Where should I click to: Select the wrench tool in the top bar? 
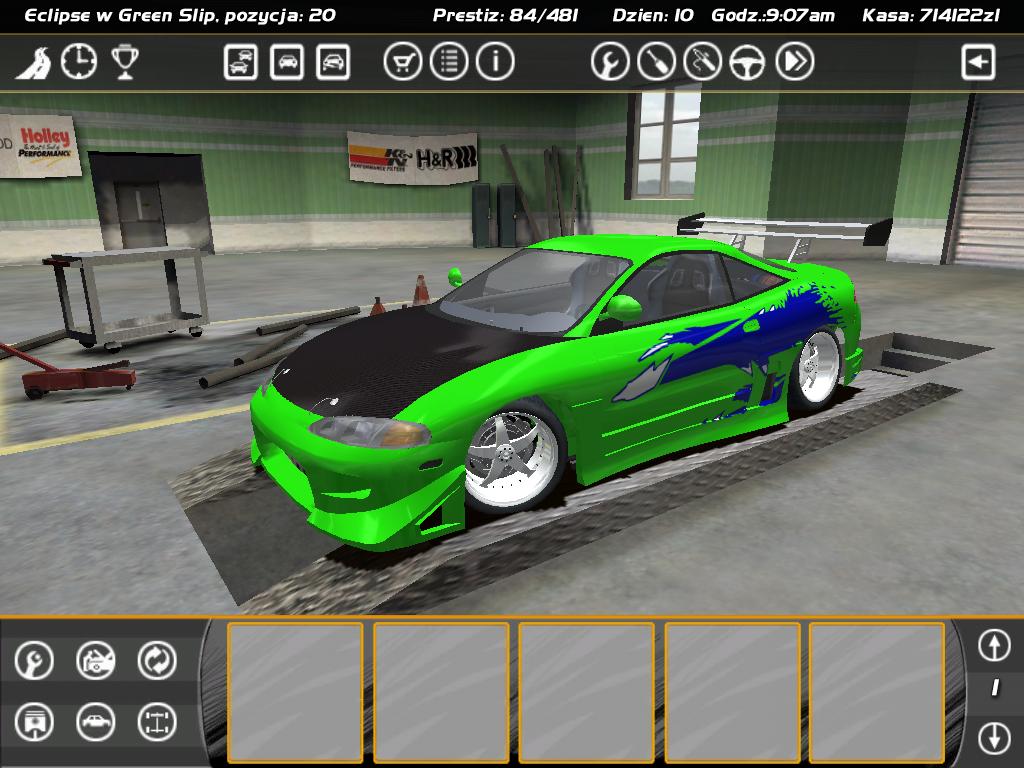coord(610,62)
